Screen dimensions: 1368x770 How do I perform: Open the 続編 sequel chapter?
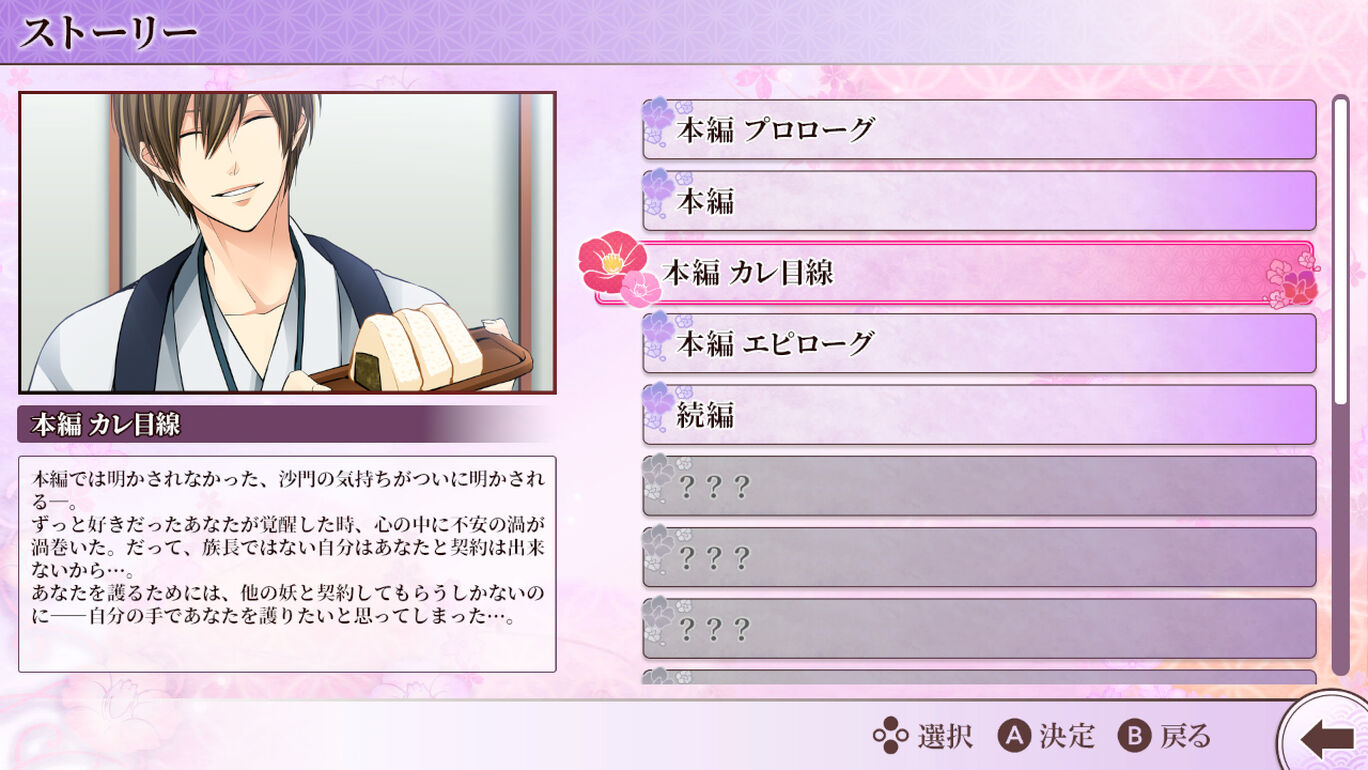coord(978,414)
